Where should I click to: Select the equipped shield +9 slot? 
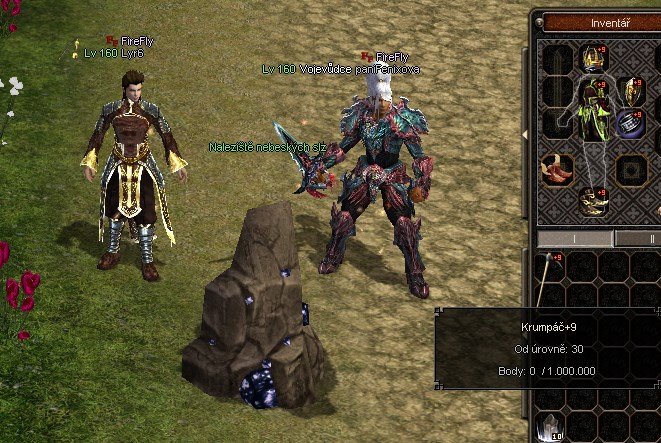631,92
